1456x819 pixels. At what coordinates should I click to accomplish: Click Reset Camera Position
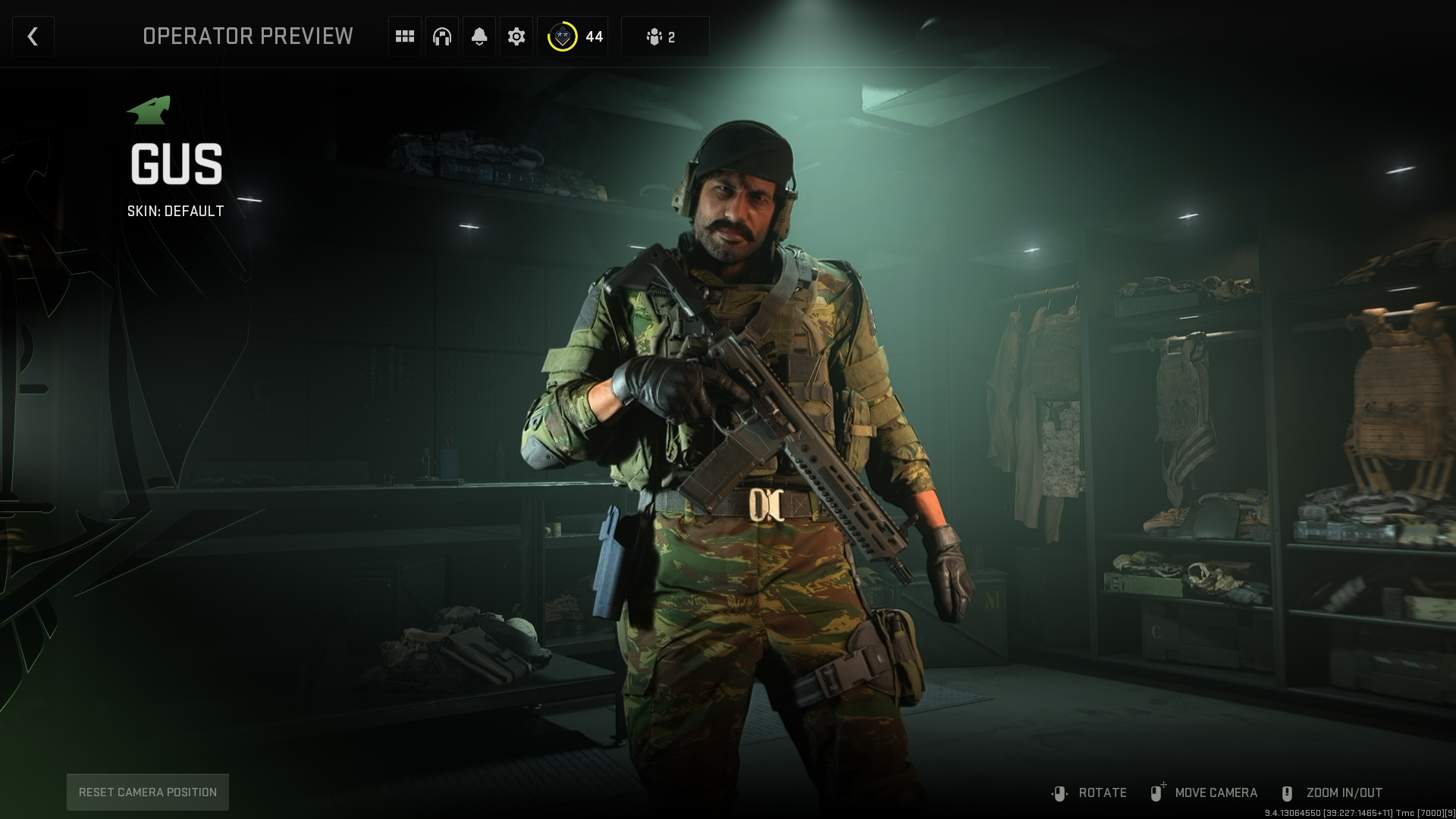(148, 792)
